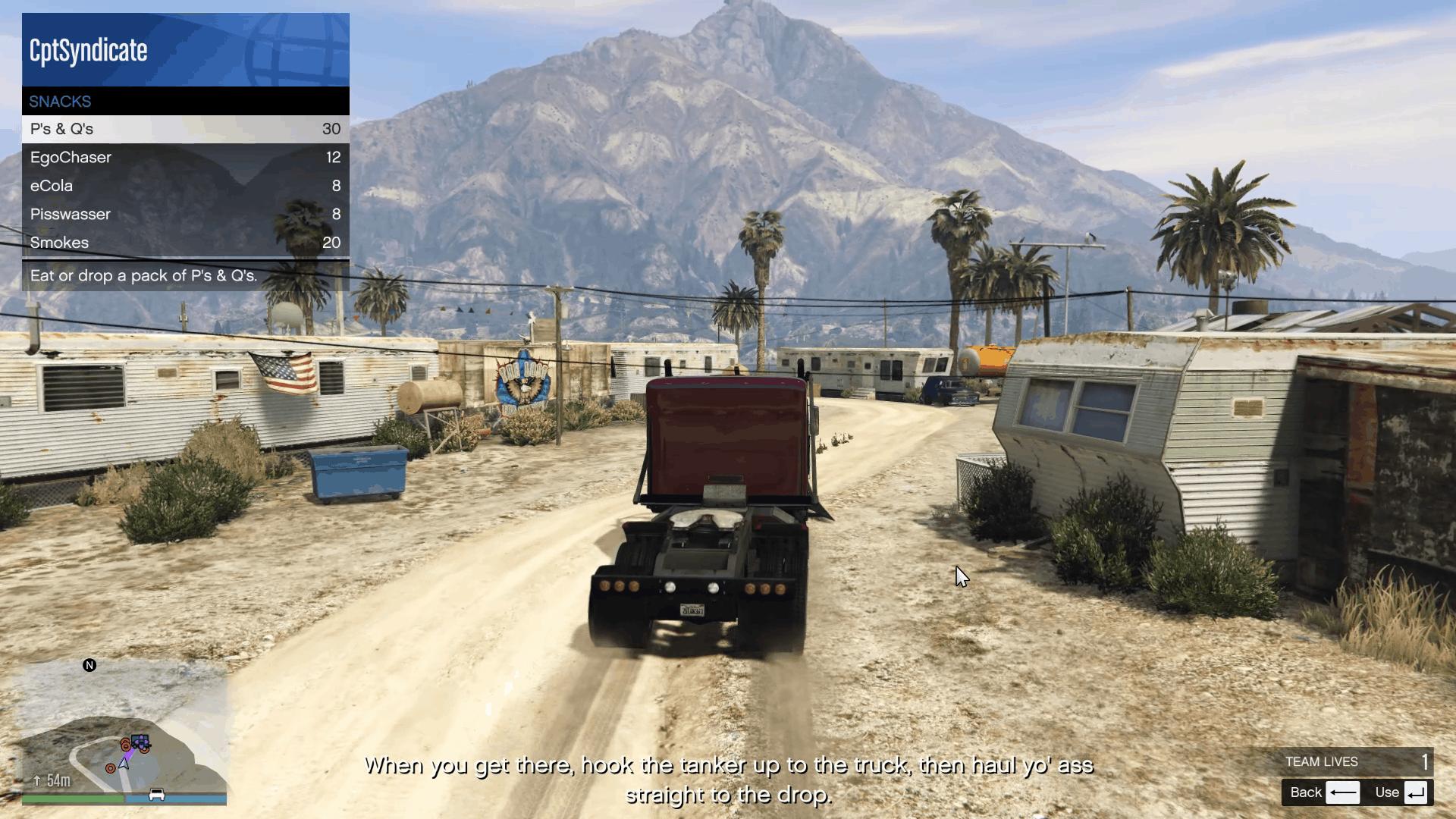Click the left-arrow key icon next to Back
Image resolution: width=1456 pixels, height=819 pixels.
[x=1345, y=792]
